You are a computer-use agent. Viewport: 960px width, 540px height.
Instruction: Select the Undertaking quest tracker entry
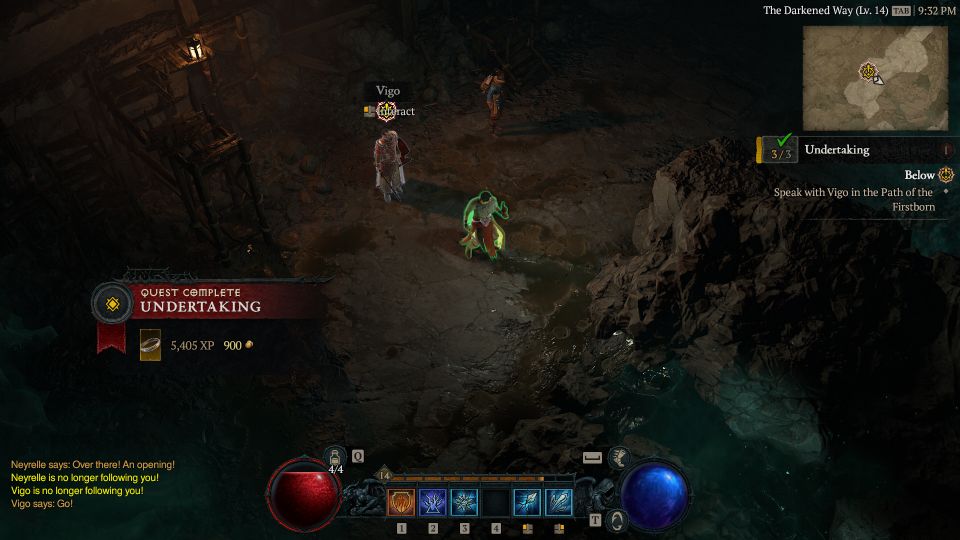tap(836, 150)
